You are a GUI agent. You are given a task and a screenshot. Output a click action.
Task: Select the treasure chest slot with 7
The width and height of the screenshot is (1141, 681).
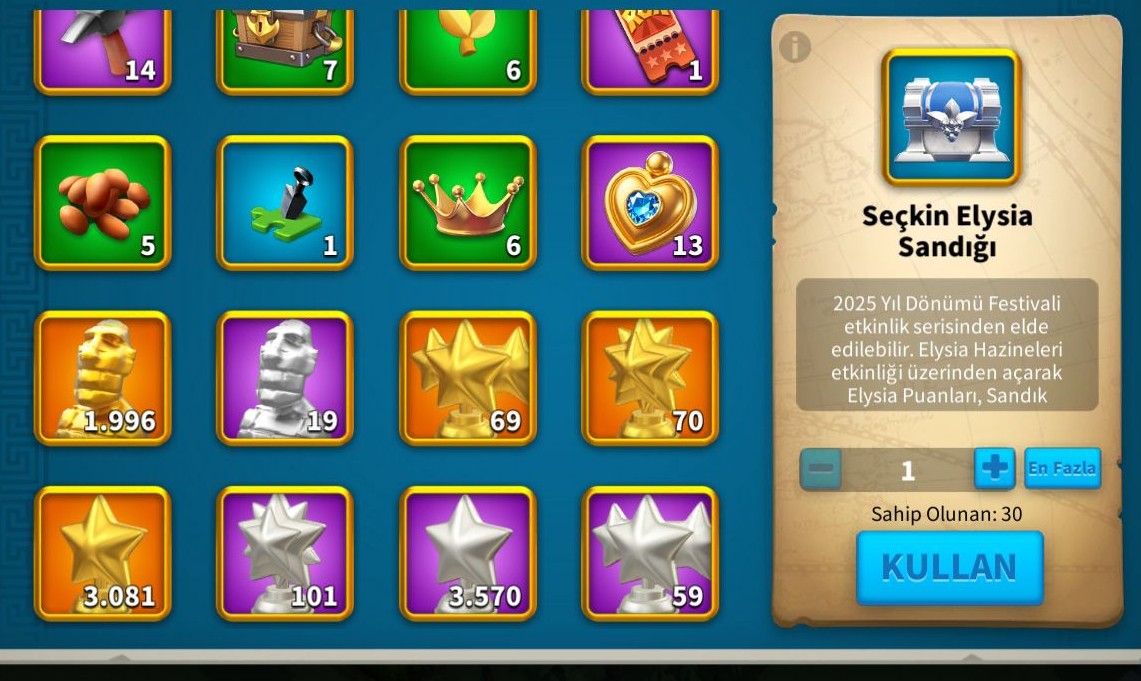coord(285,48)
